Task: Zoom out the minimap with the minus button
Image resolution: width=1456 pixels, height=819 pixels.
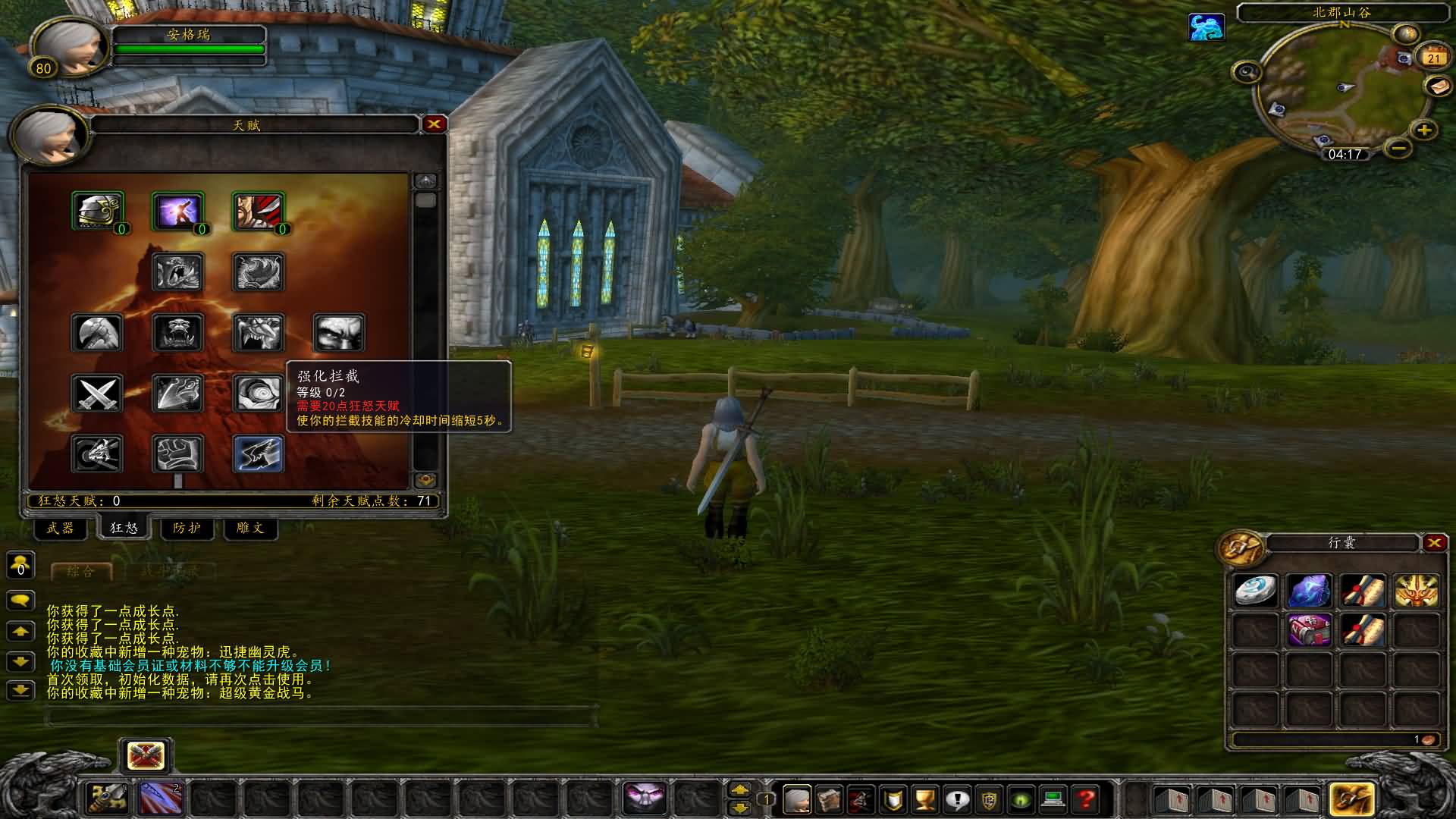Action: [1399, 147]
